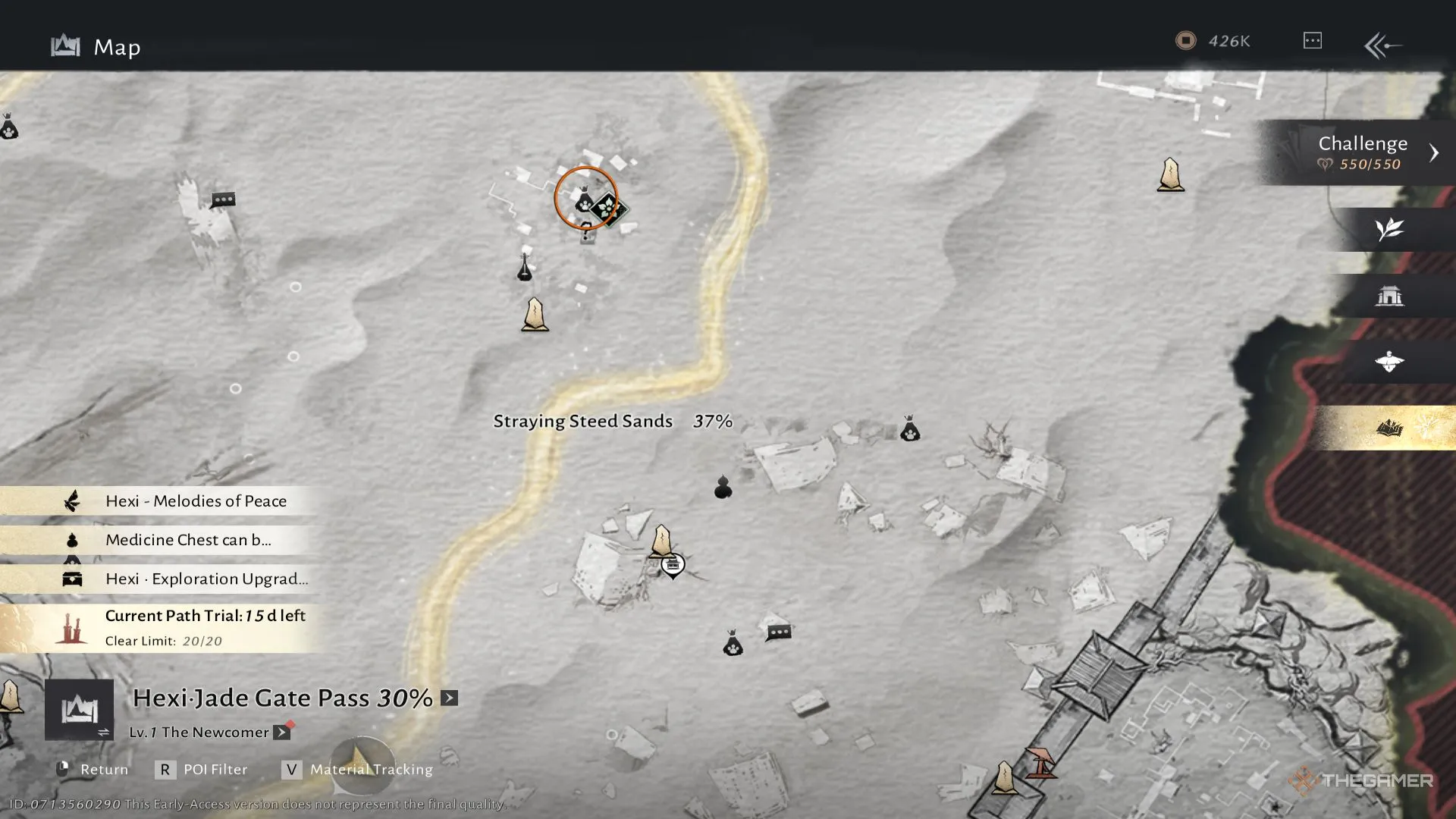Open Lv.1 The Newcomer details arrow
1456x819 pixels.
[281, 733]
